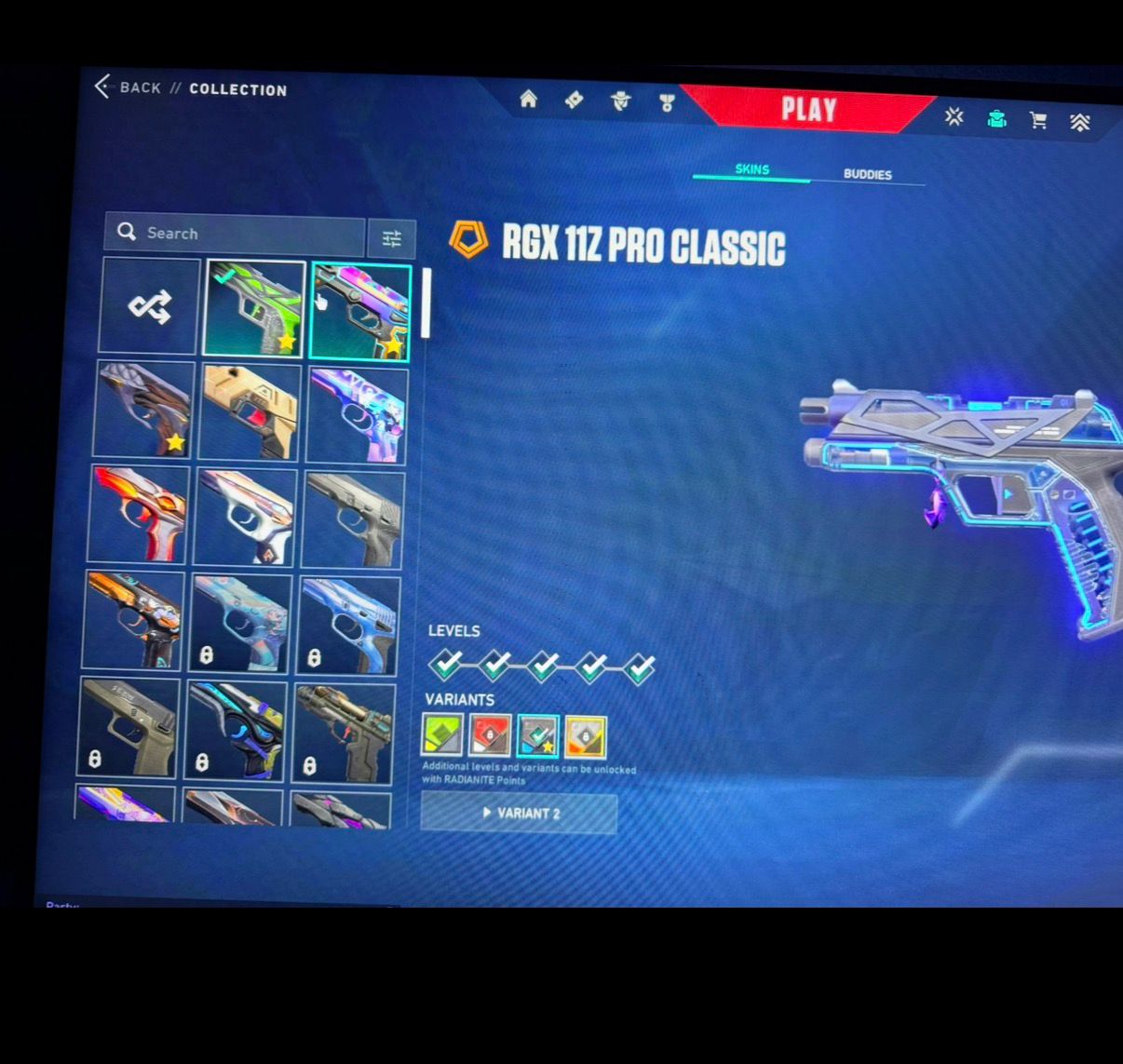This screenshot has width=1123, height=1064.
Task: Select the red variant swatch
Action: click(x=490, y=735)
